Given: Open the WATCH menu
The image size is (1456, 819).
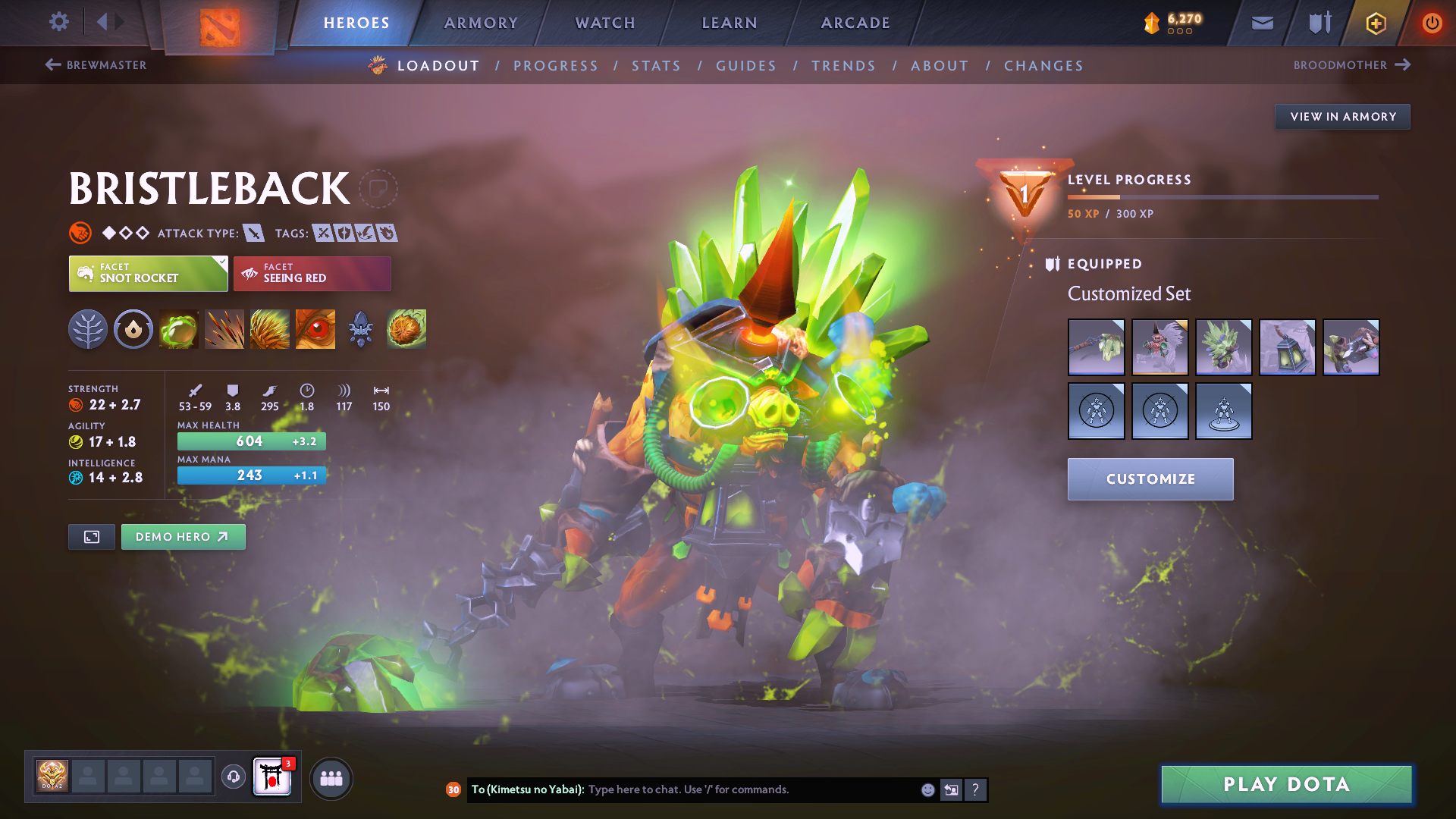Looking at the screenshot, I should point(604,23).
